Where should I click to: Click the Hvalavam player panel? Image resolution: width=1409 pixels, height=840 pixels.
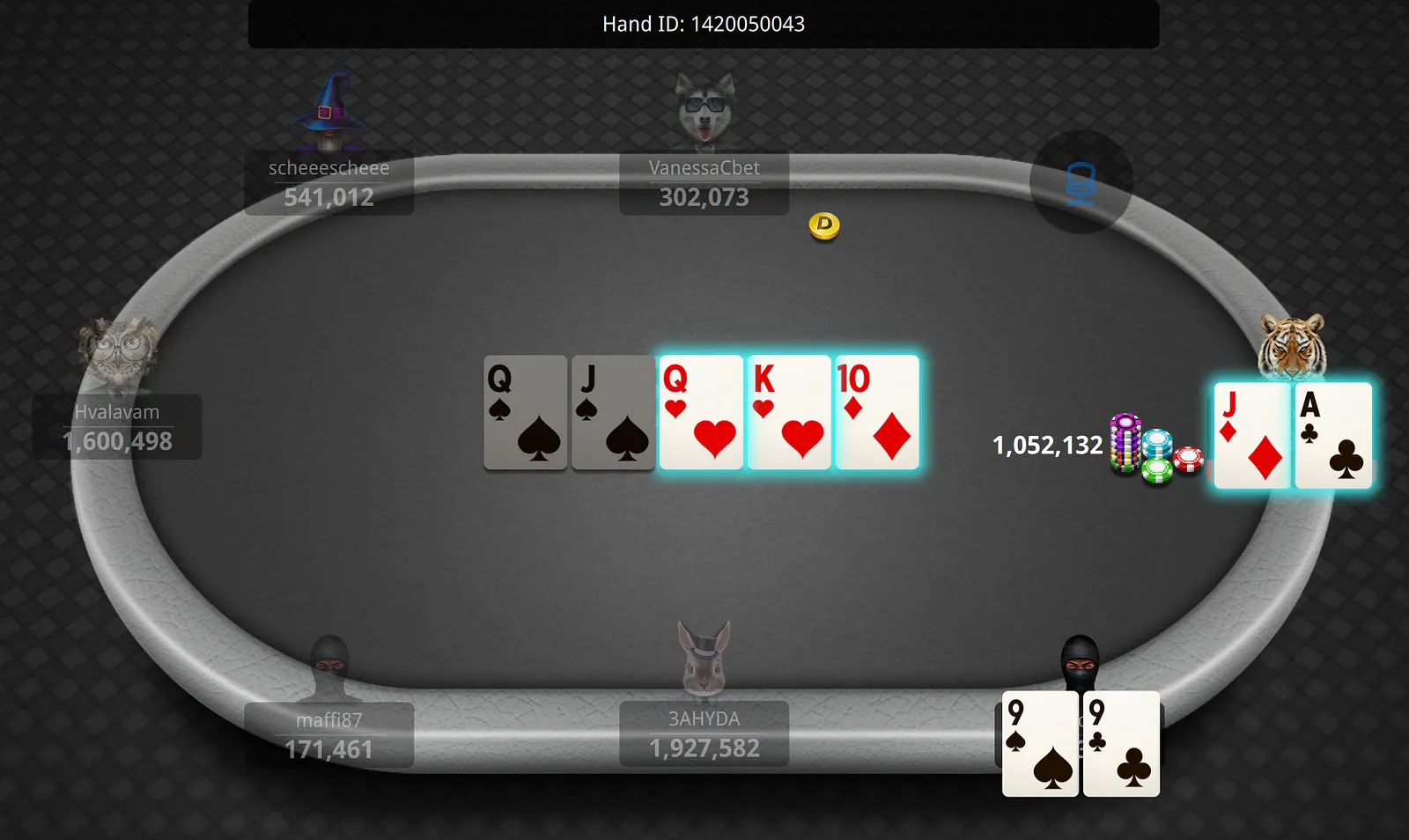[x=117, y=427]
